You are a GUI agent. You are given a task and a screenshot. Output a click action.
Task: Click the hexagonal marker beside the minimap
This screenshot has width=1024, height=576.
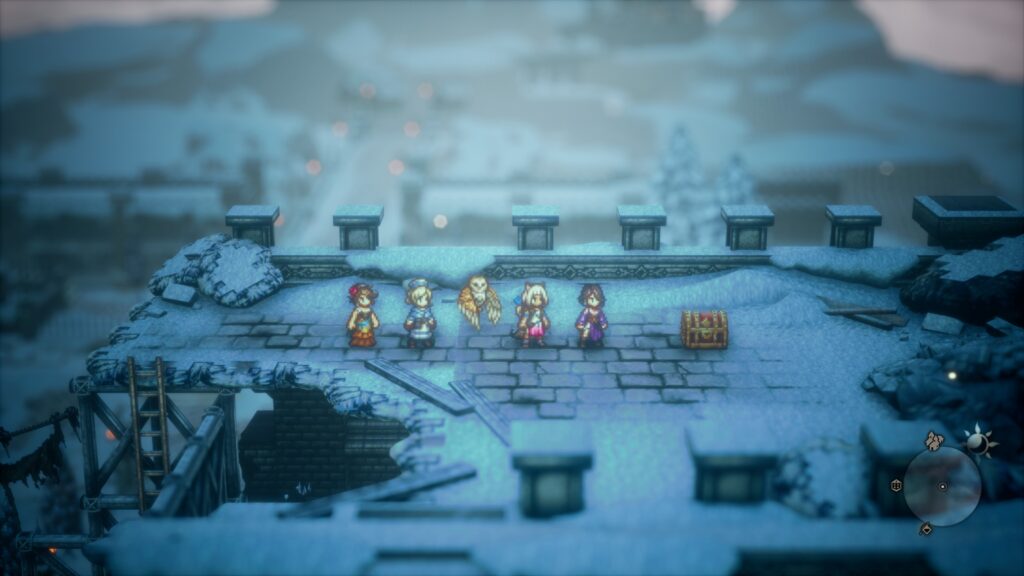point(896,485)
